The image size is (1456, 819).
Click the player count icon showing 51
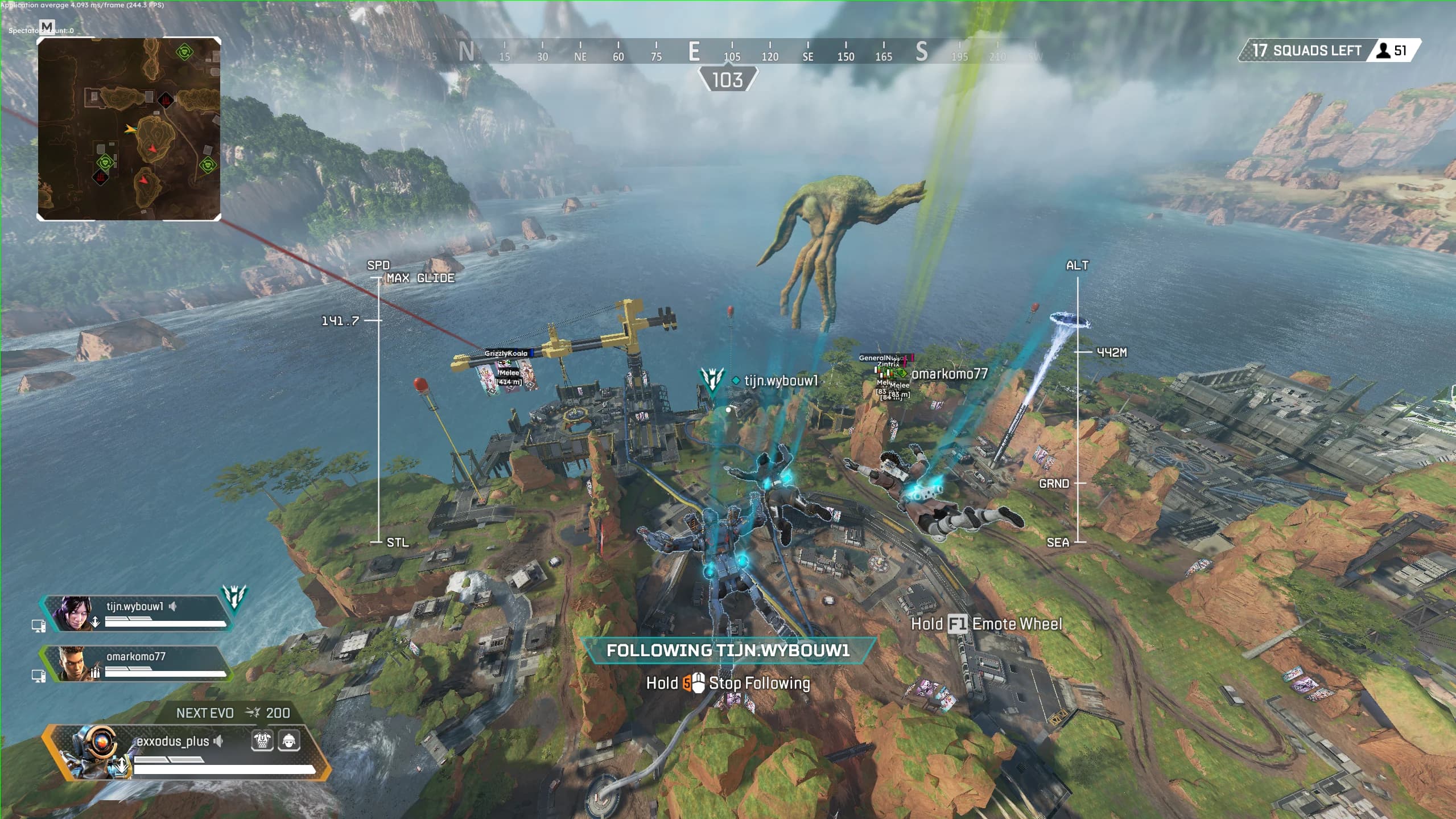coord(1383,51)
